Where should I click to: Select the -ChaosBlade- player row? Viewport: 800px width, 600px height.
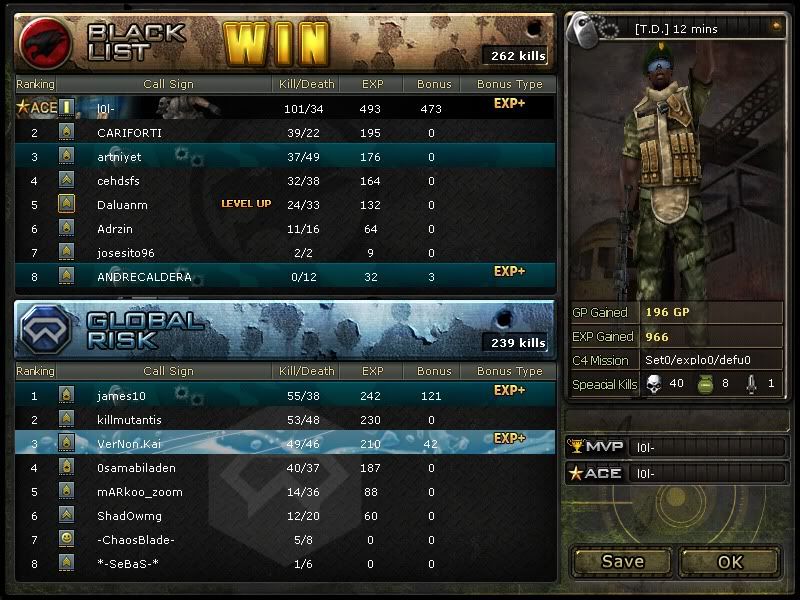point(285,540)
